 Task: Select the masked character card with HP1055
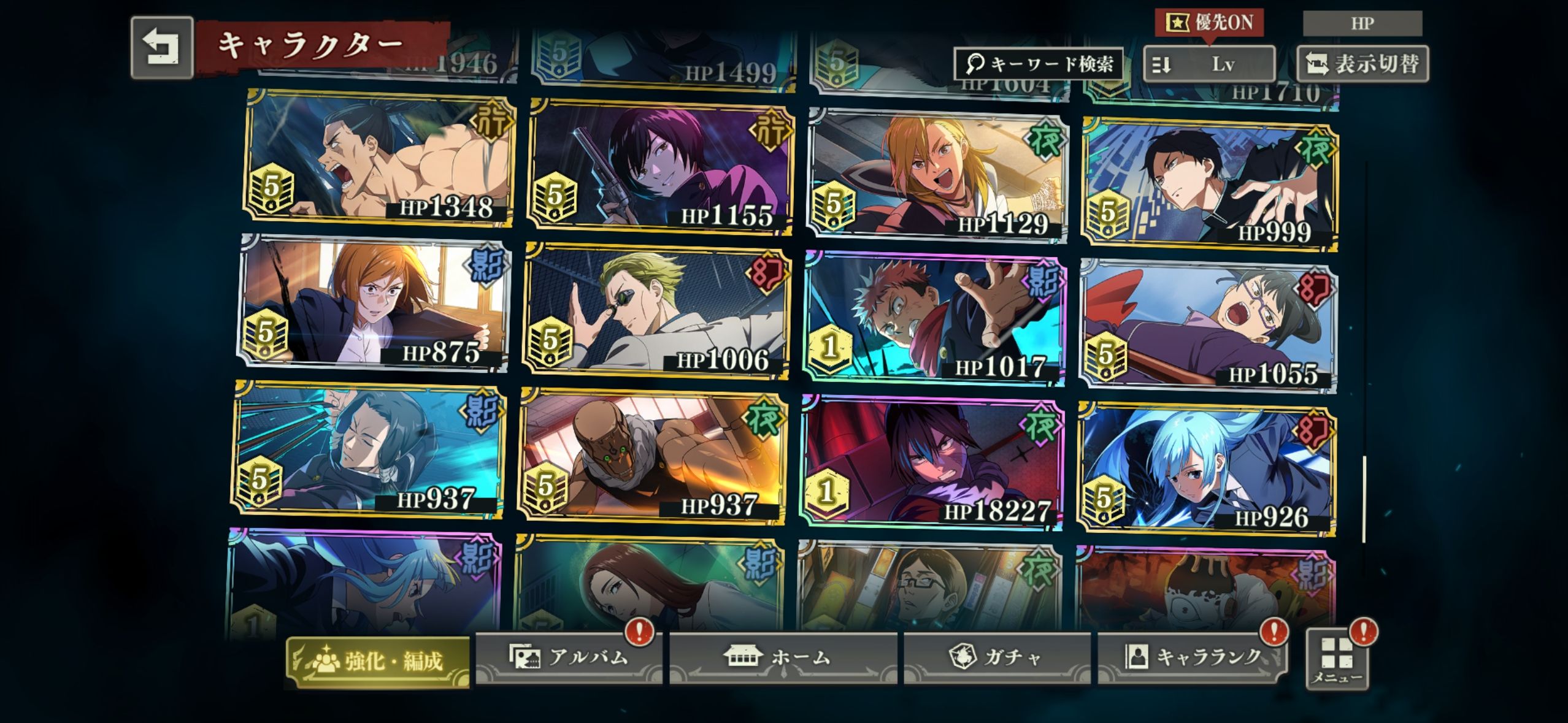(x=1207, y=326)
